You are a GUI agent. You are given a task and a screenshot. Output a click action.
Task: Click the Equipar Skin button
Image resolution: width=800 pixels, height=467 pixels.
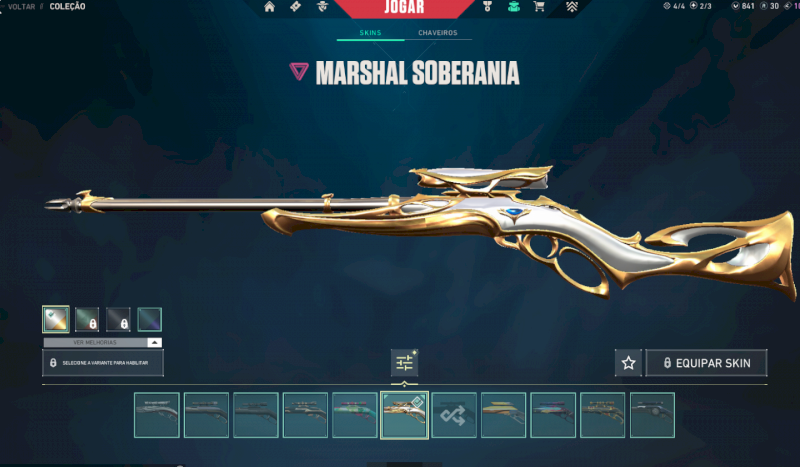[706, 363]
